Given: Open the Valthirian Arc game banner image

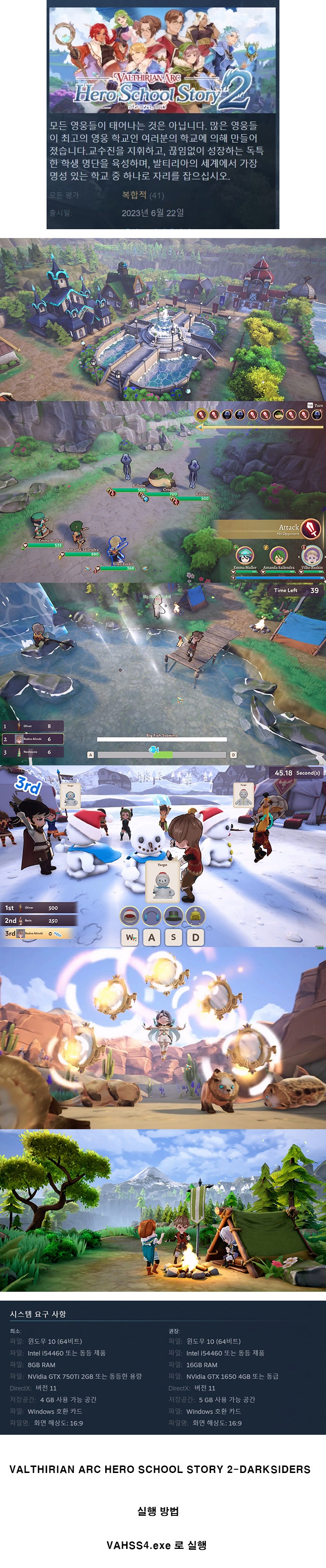Looking at the screenshot, I should tap(163, 60).
